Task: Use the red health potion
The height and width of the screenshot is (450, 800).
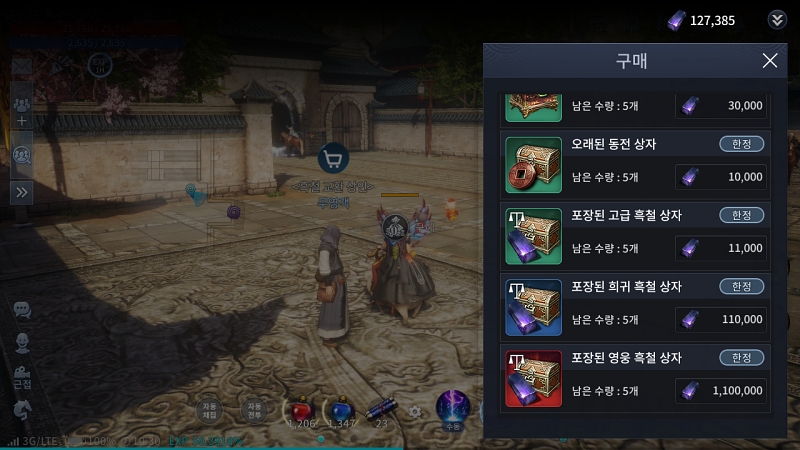Action: pyautogui.click(x=300, y=411)
